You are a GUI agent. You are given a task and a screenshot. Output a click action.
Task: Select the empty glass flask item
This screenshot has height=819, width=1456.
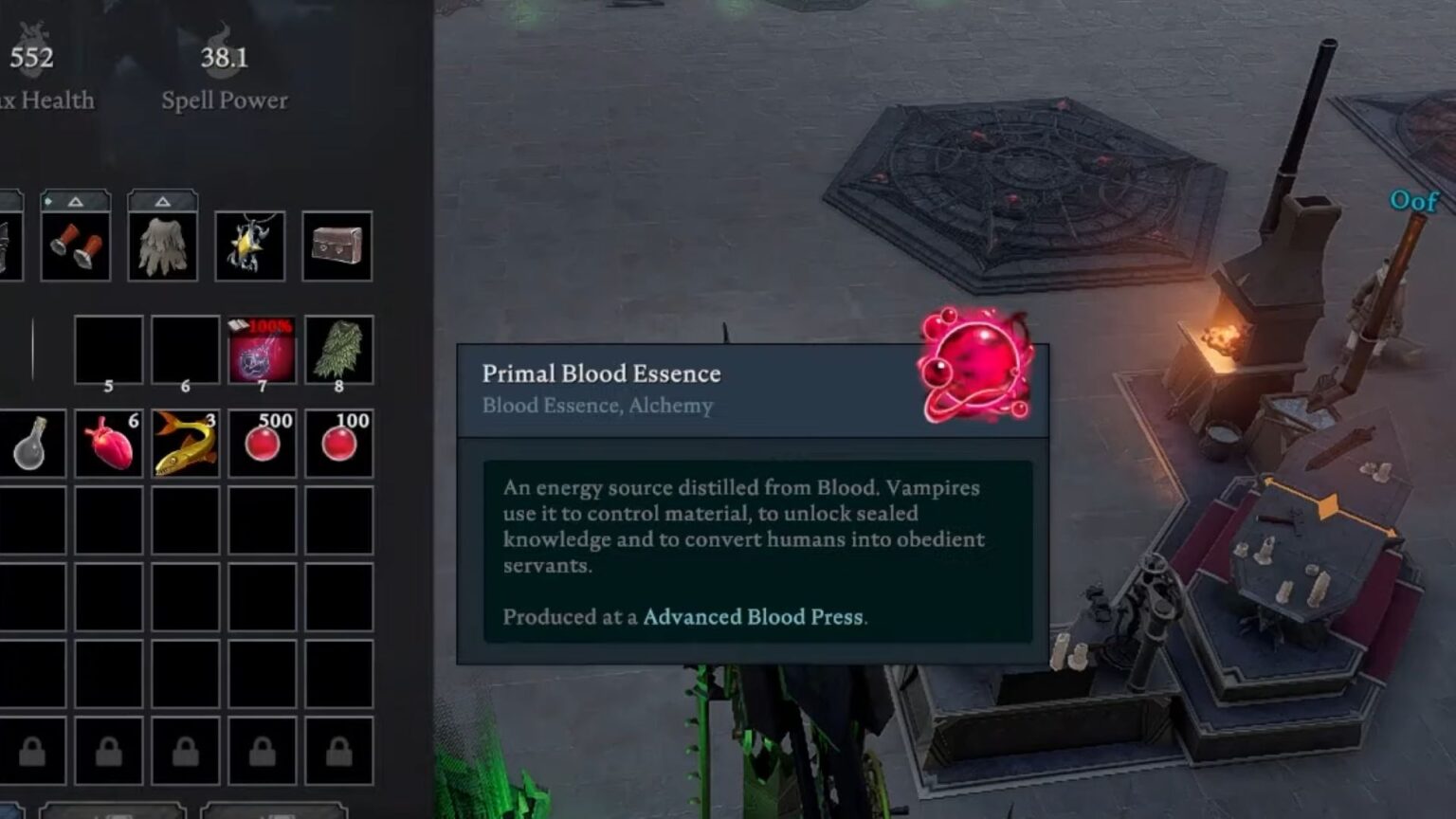[x=33, y=443]
